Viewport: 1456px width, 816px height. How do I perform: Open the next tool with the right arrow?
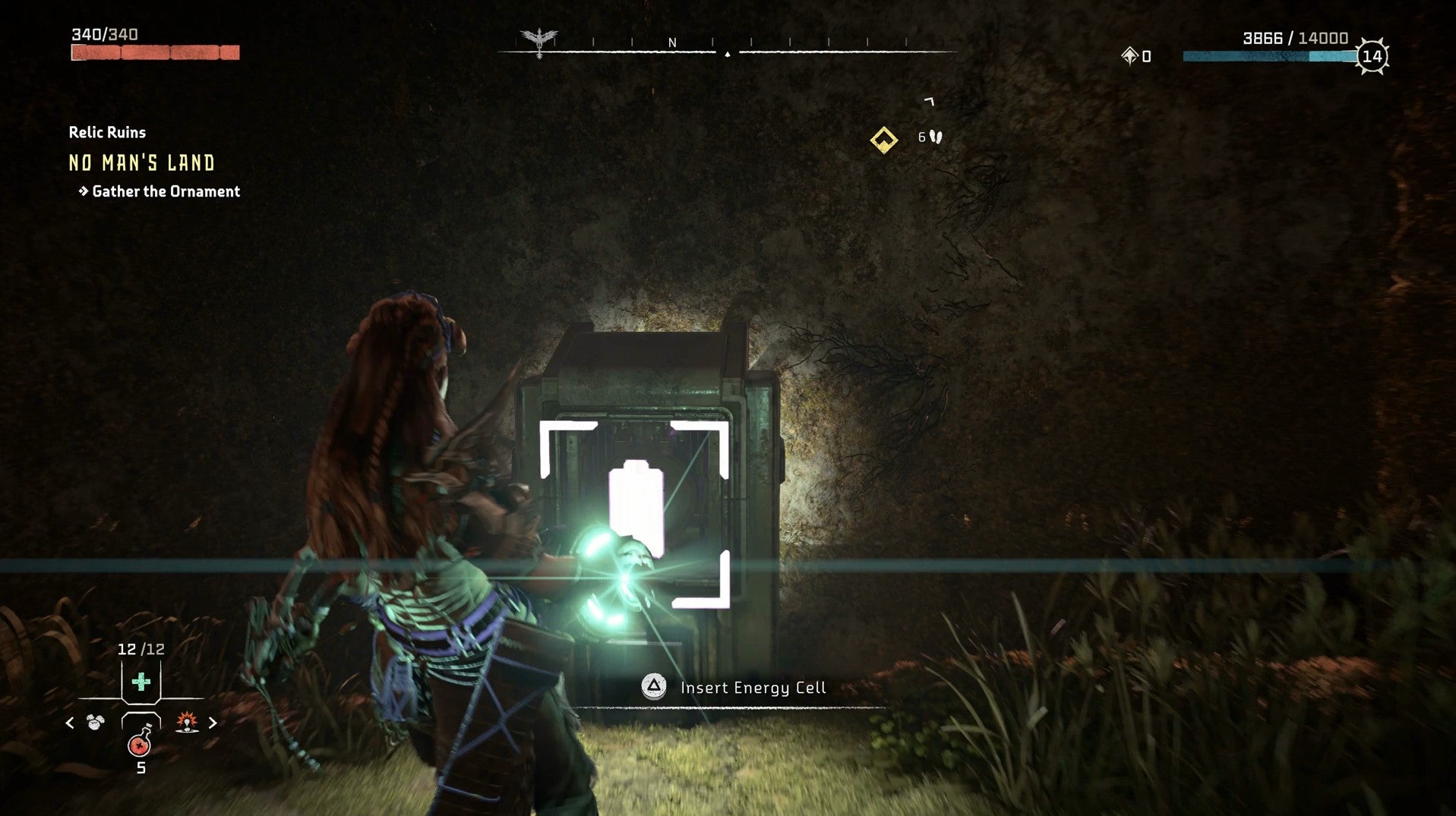click(x=213, y=722)
